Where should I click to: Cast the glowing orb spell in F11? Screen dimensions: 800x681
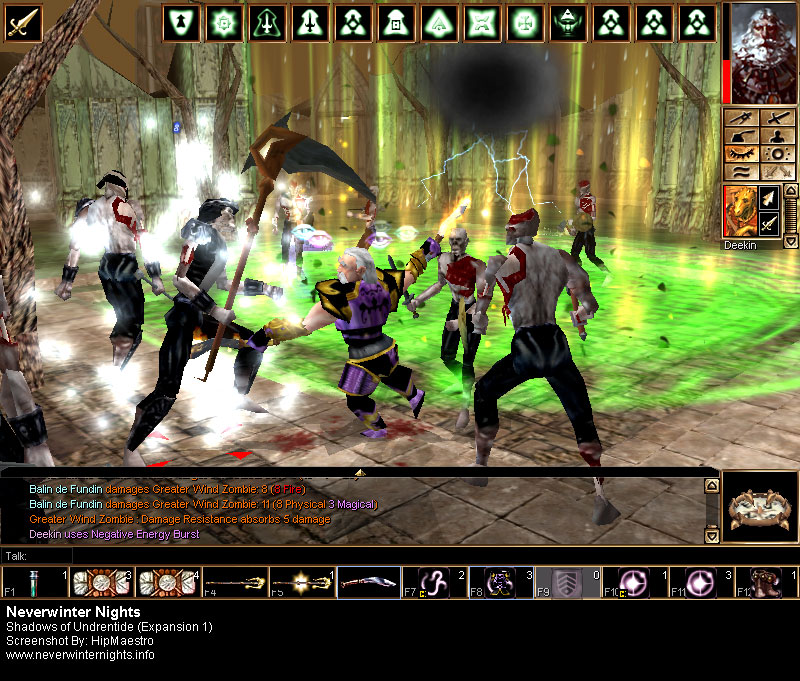pyautogui.click(x=700, y=582)
